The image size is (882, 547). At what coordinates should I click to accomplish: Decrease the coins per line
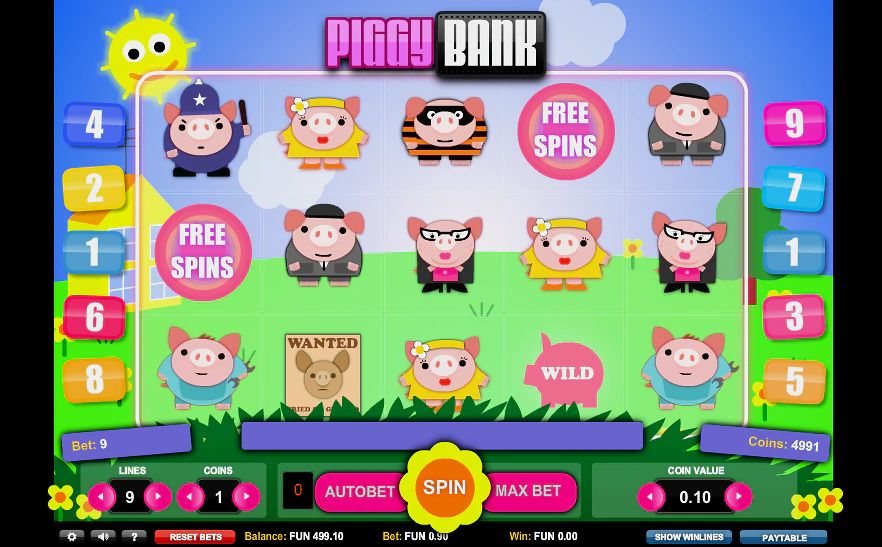190,496
